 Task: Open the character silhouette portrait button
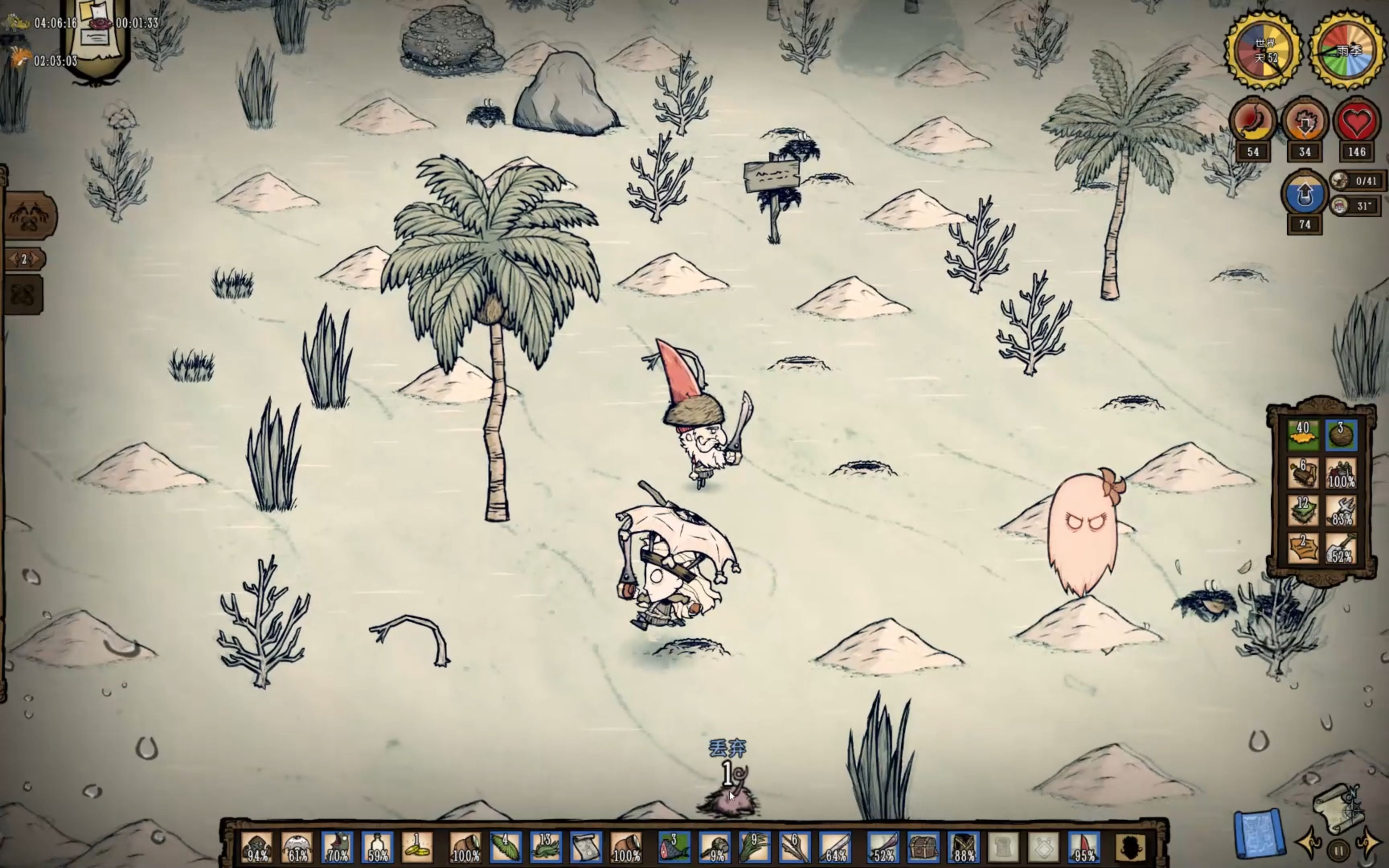[1129, 848]
